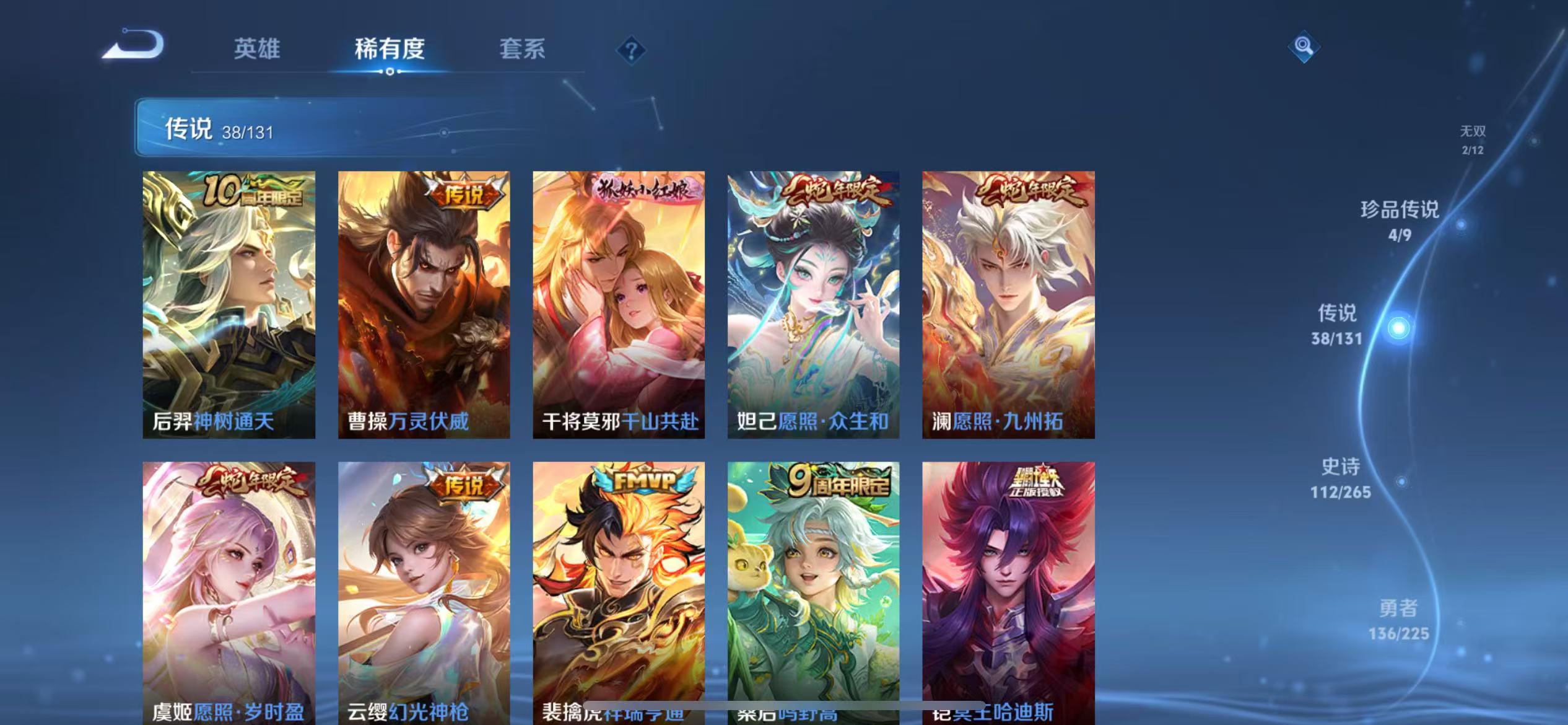This screenshot has height=725, width=1568.
Task: Open the question mark help icon
Action: click(x=632, y=50)
